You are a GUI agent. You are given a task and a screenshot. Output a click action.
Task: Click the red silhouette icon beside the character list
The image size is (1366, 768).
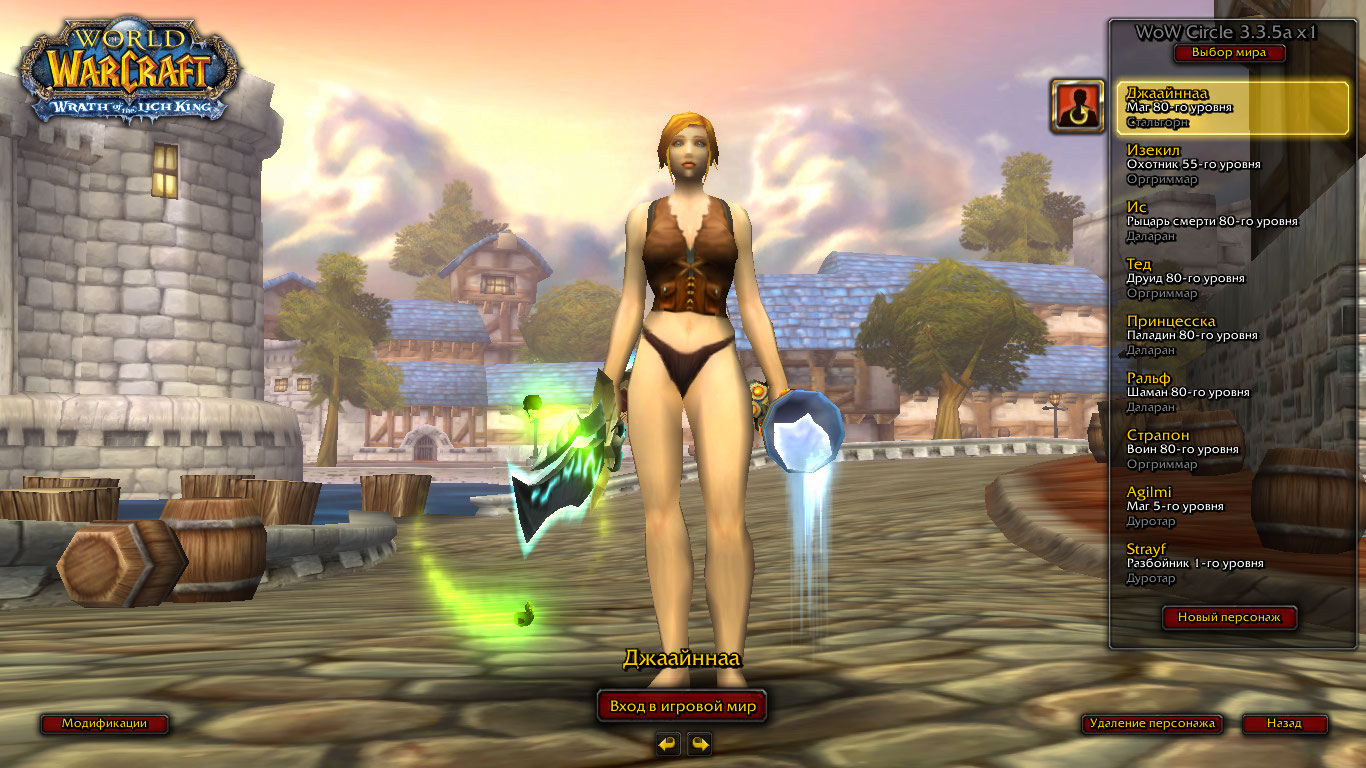pos(1077,107)
